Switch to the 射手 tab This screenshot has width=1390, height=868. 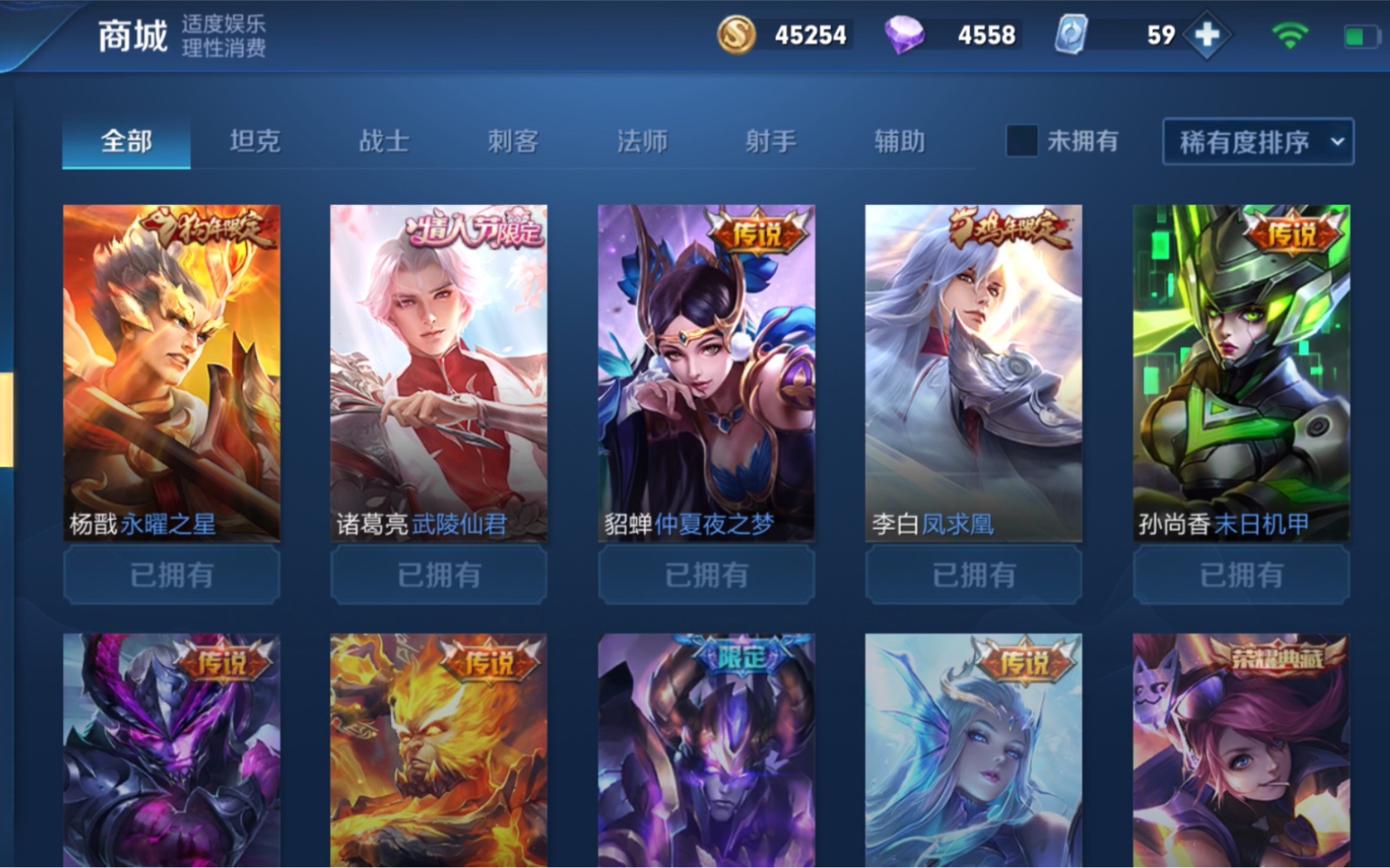coord(769,140)
